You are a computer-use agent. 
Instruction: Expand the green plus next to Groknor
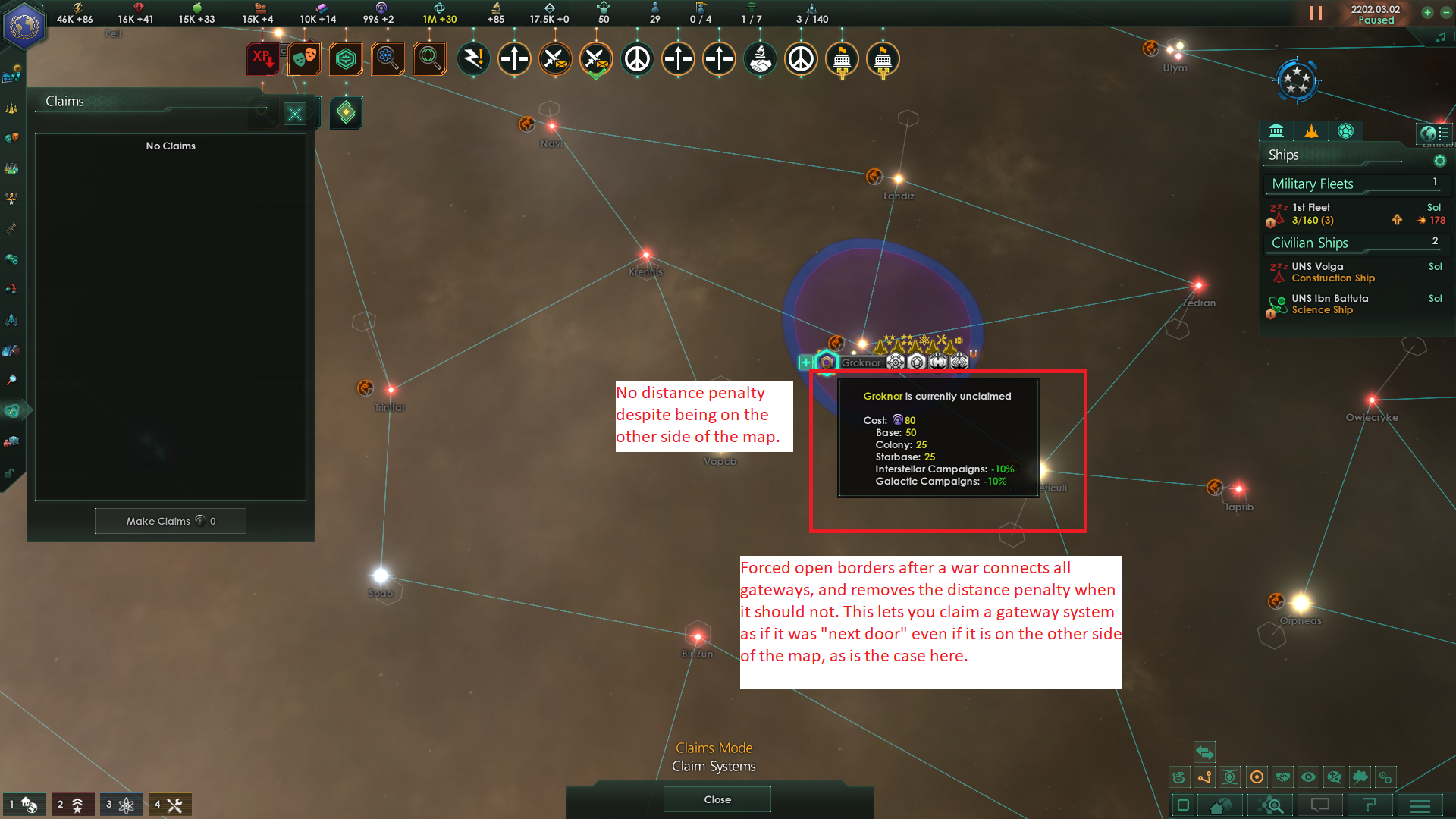tap(806, 362)
